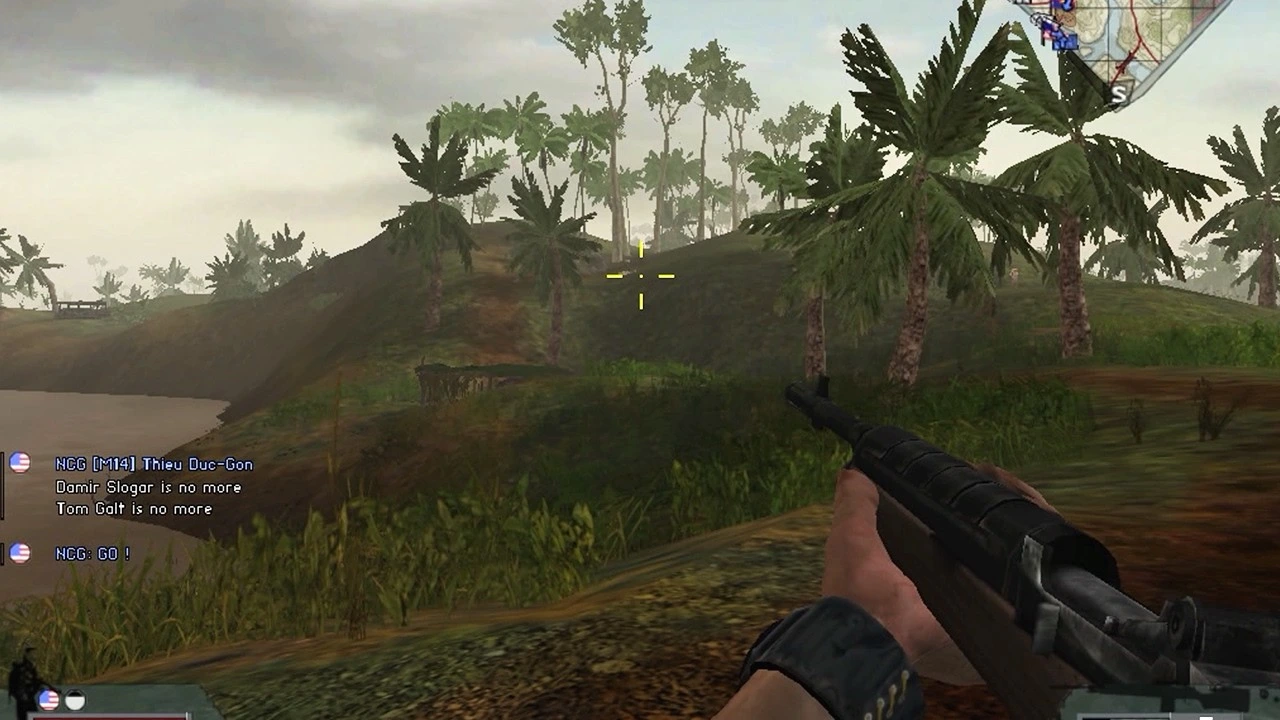Click the white player dot on the minimap
This screenshot has height=720, width=1280.
pyautogui.click(x=1037, y=18)
